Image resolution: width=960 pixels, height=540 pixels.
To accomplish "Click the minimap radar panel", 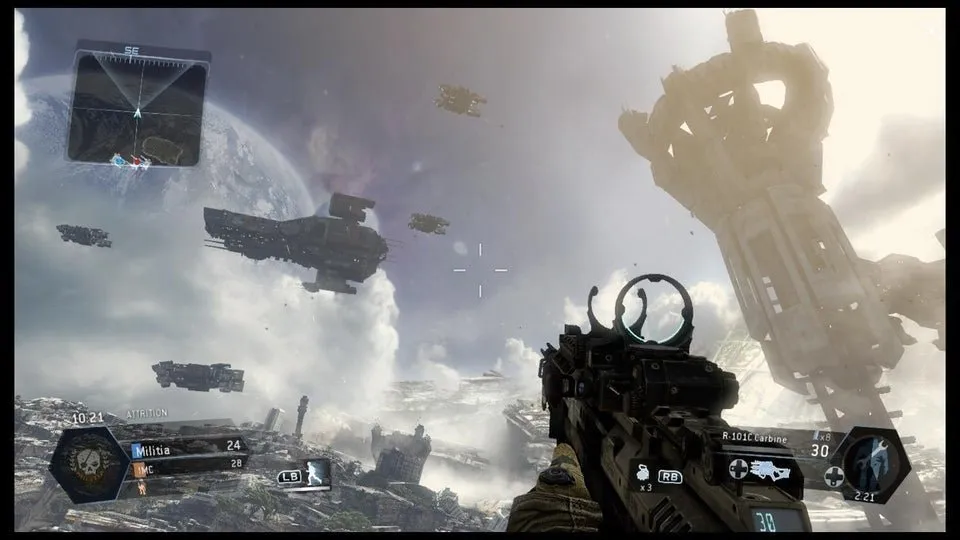I will (138, 107).
